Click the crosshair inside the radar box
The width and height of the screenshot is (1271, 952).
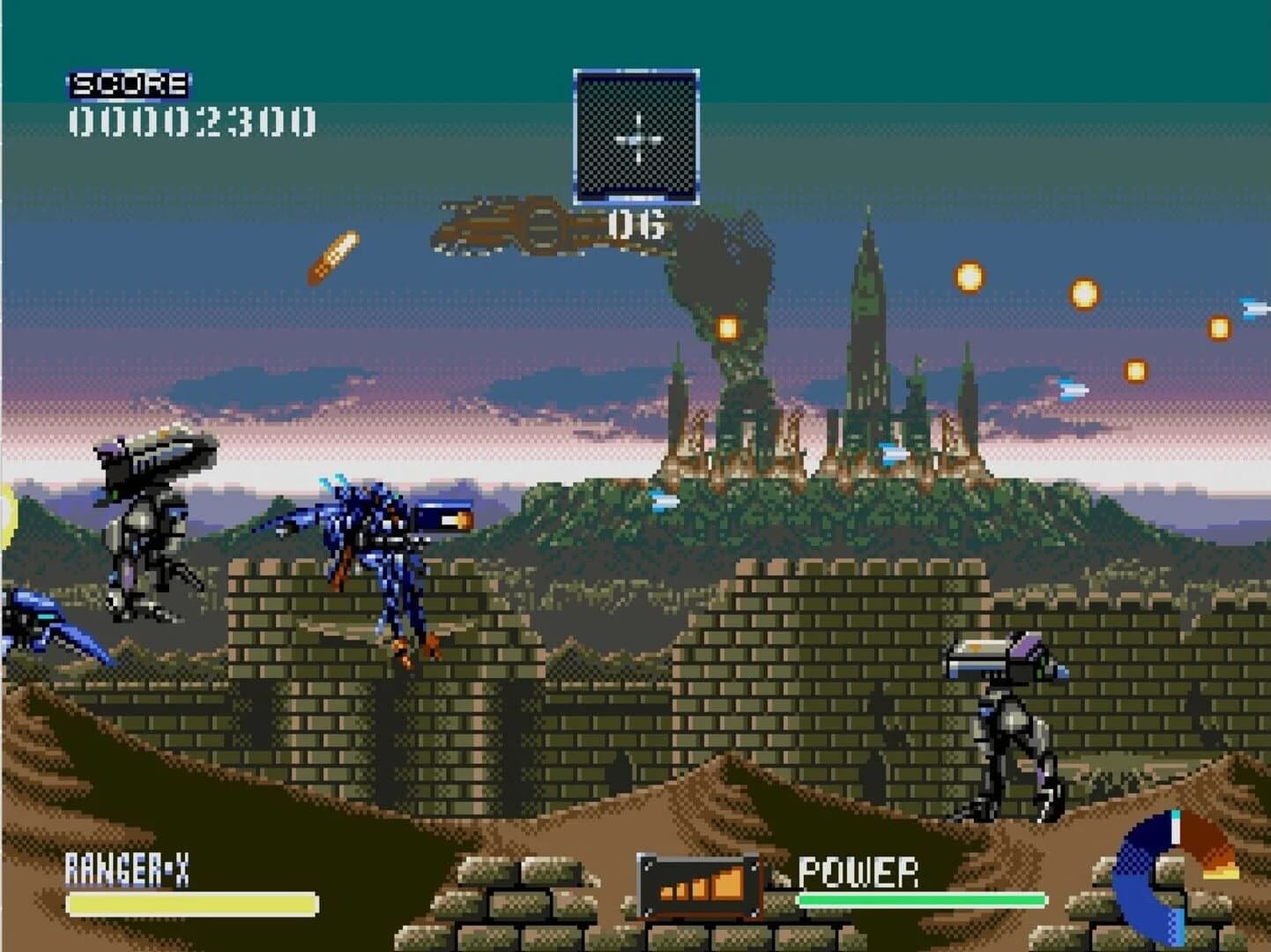point(636,138)
